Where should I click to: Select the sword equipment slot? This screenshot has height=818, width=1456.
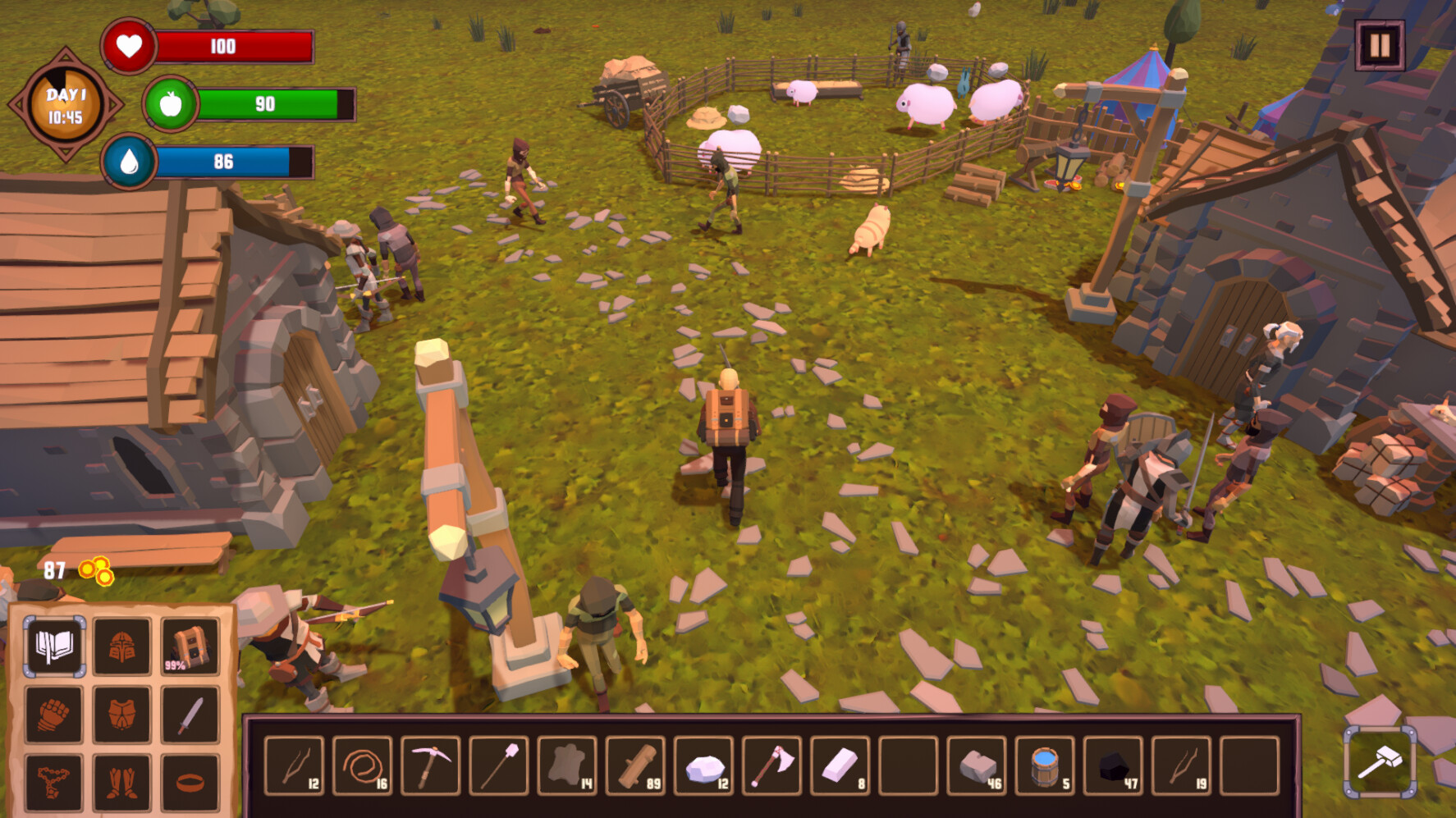pos(189,713)
